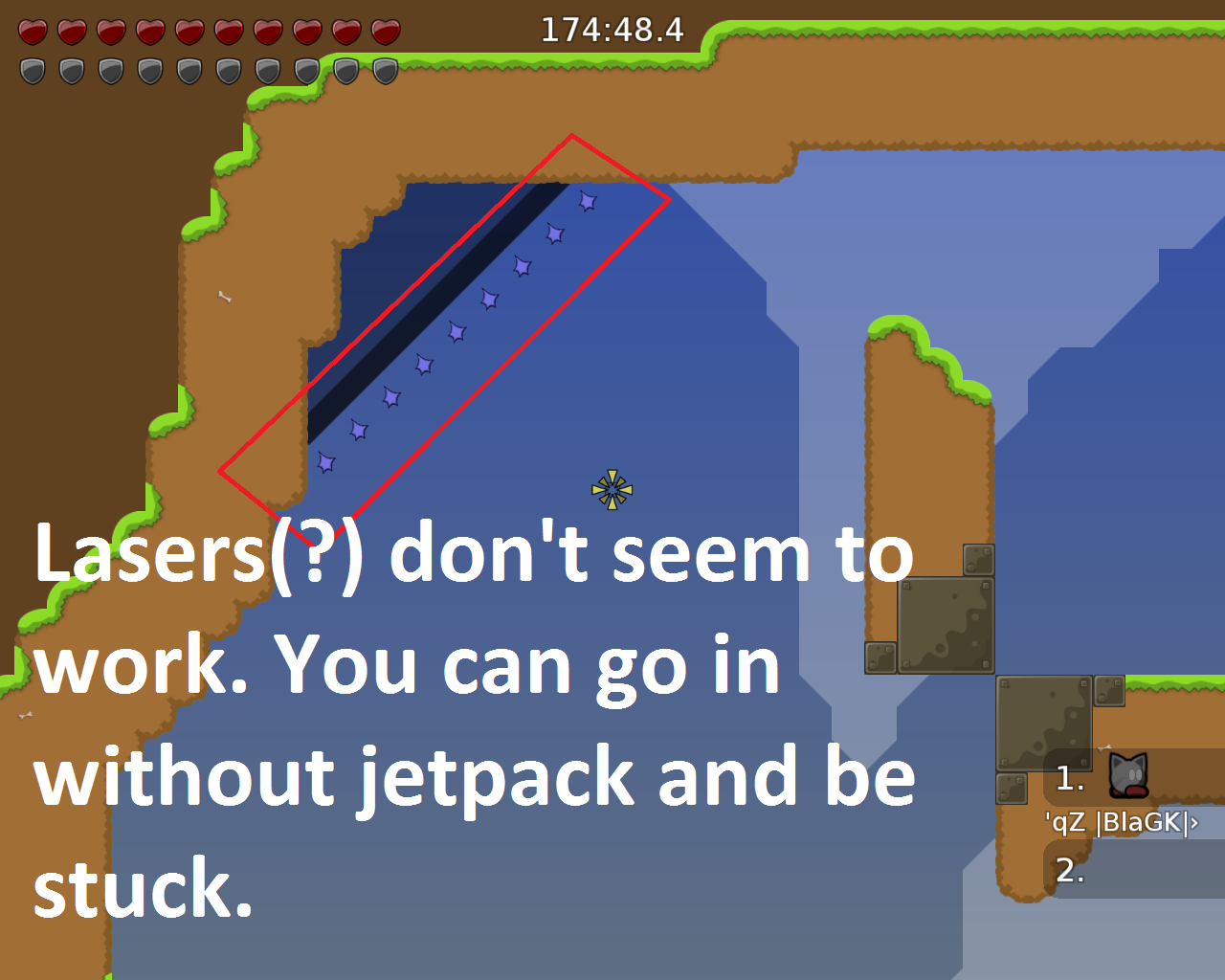Click the rank 1 scoreboard entry

[1069, 778]
